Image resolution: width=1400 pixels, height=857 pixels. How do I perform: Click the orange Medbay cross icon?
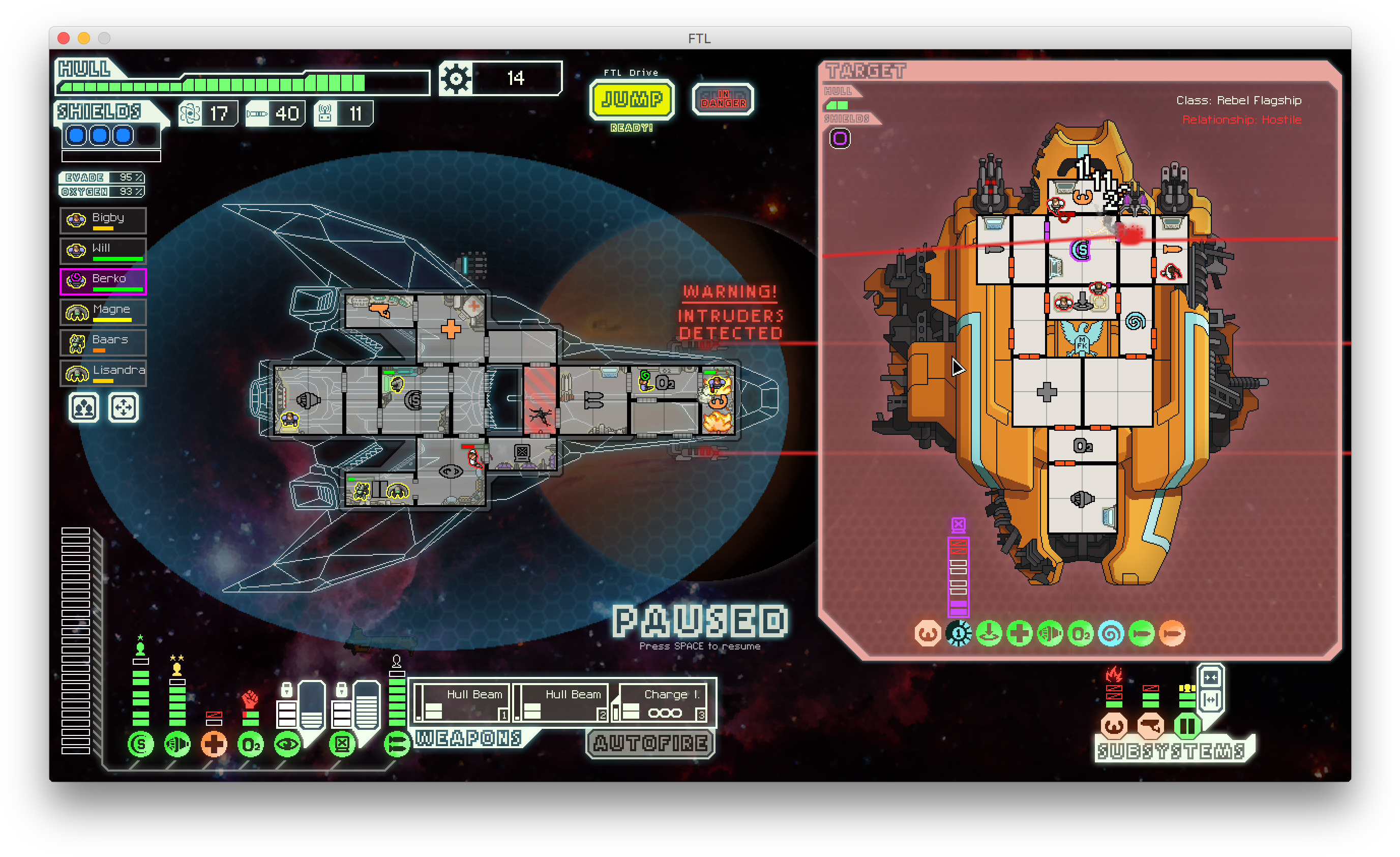click(214, 744)
